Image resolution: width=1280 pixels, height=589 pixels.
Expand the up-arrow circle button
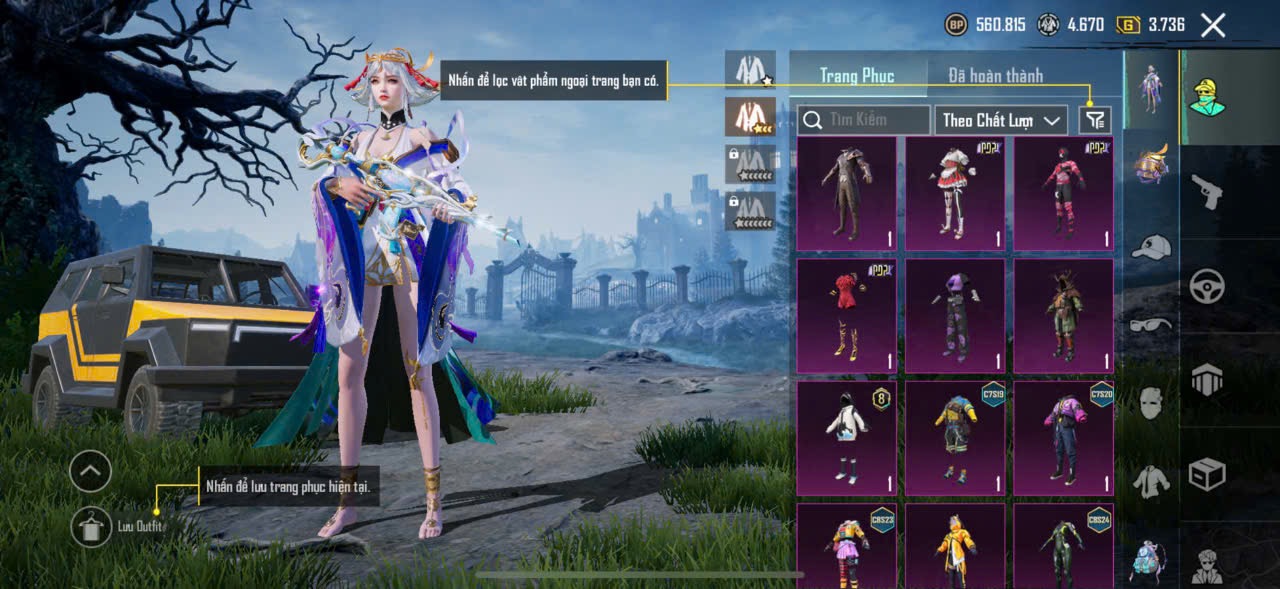click(x=90, y=470)
